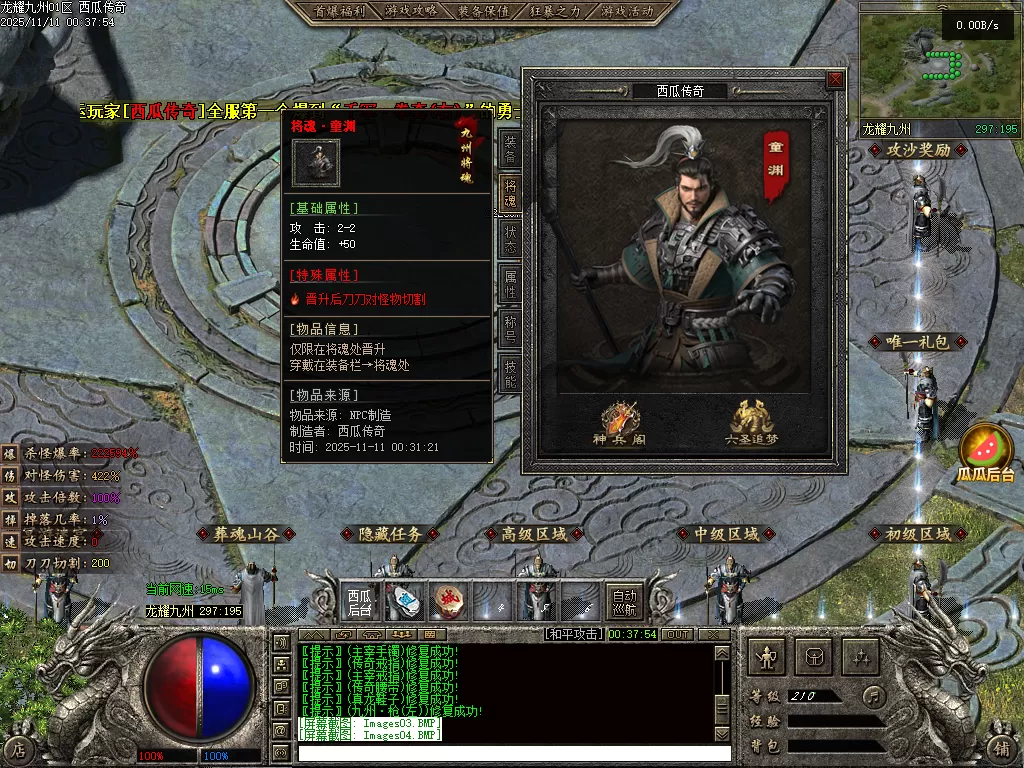The image size is (1024, 768).
Task: Switch to the 状态 status tab
Action: coord(510,240)
